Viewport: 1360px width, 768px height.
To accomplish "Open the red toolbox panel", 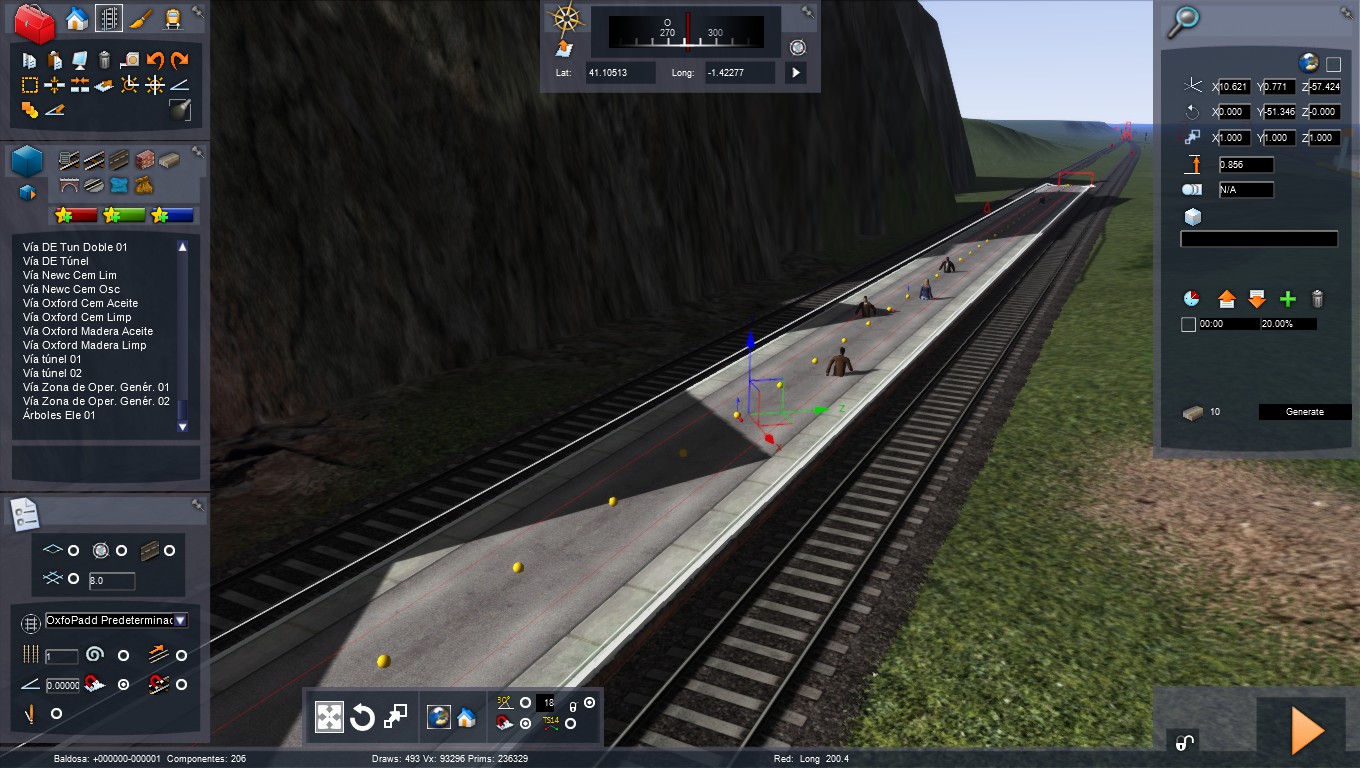I will pos(36,23).
